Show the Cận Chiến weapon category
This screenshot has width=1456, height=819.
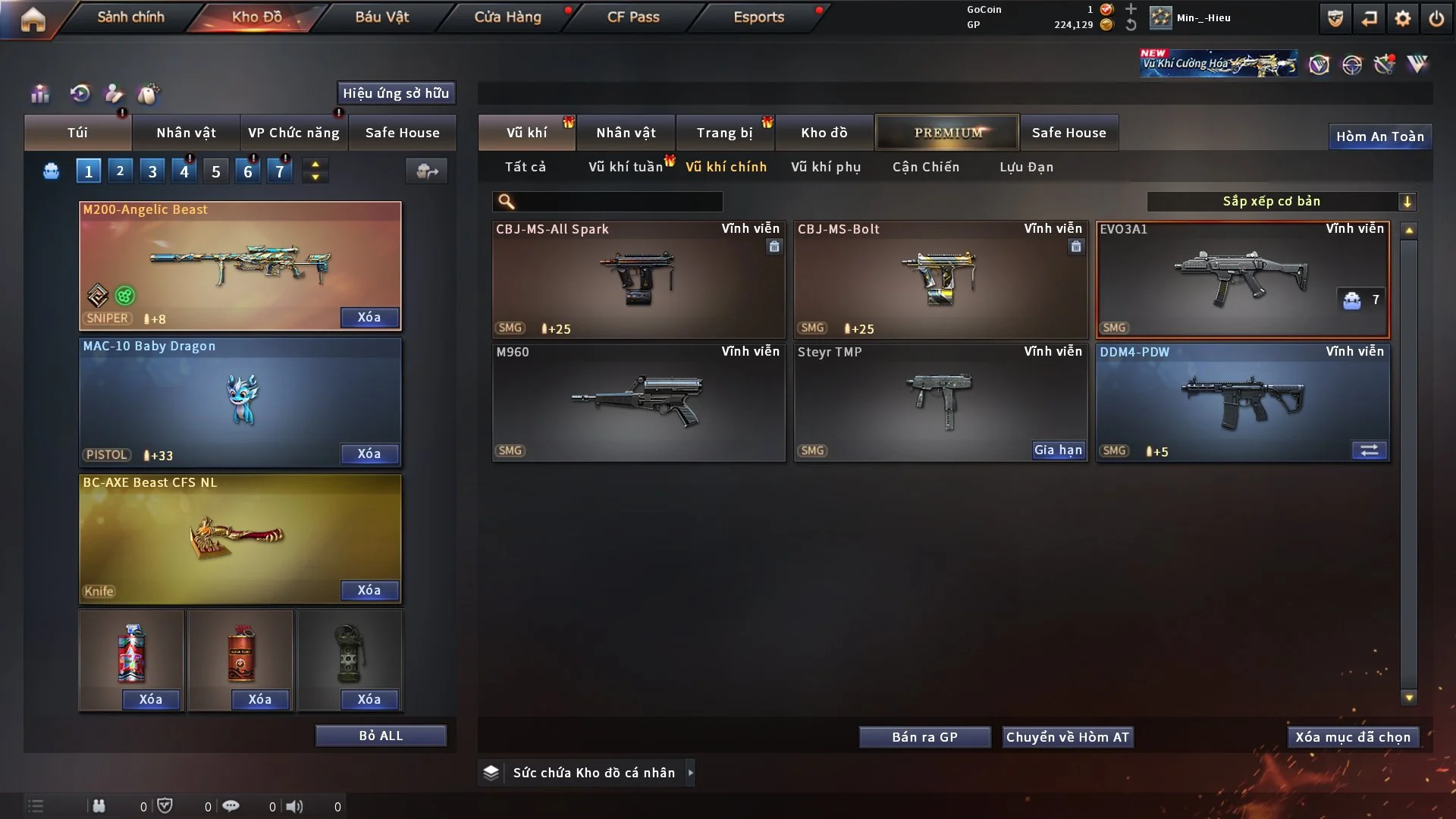click(926, 167)
